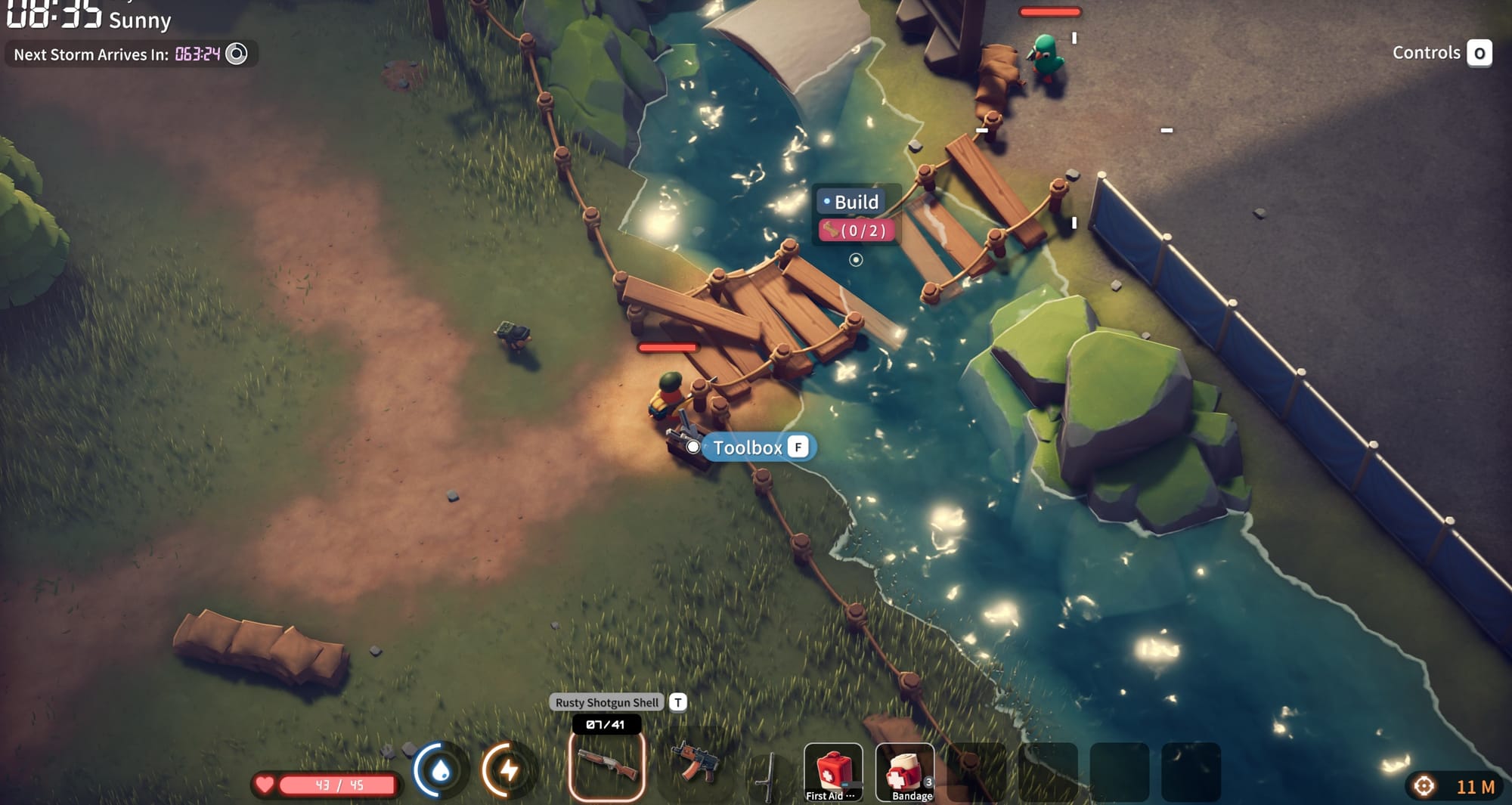Click the Rusty Shotgun Shell T label
1512x805 pixels.
pyautogui.click(x=608, y=701)
